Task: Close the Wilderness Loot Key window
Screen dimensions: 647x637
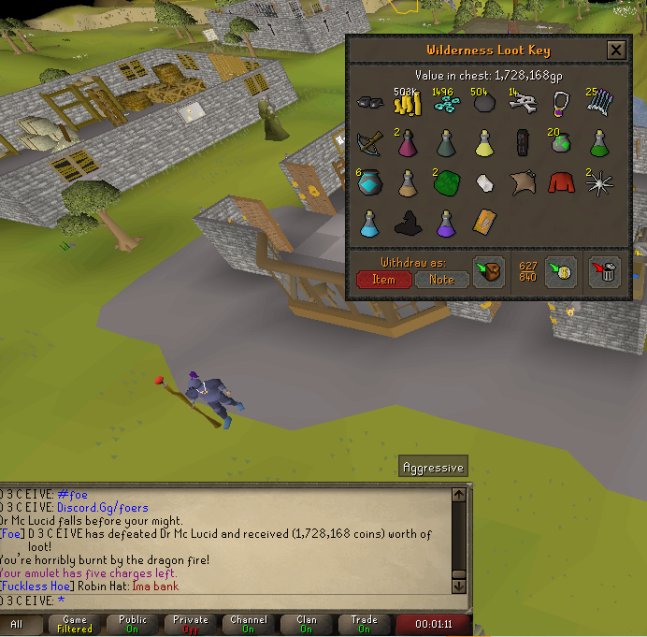Action: [x=616, y=50]
